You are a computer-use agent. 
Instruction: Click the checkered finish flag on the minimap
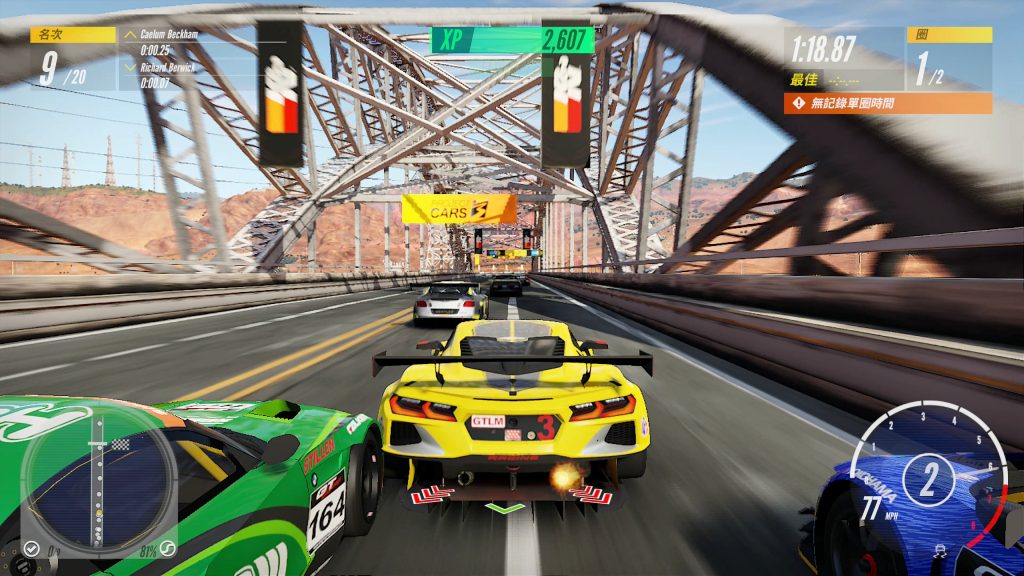tap(121, 444)
